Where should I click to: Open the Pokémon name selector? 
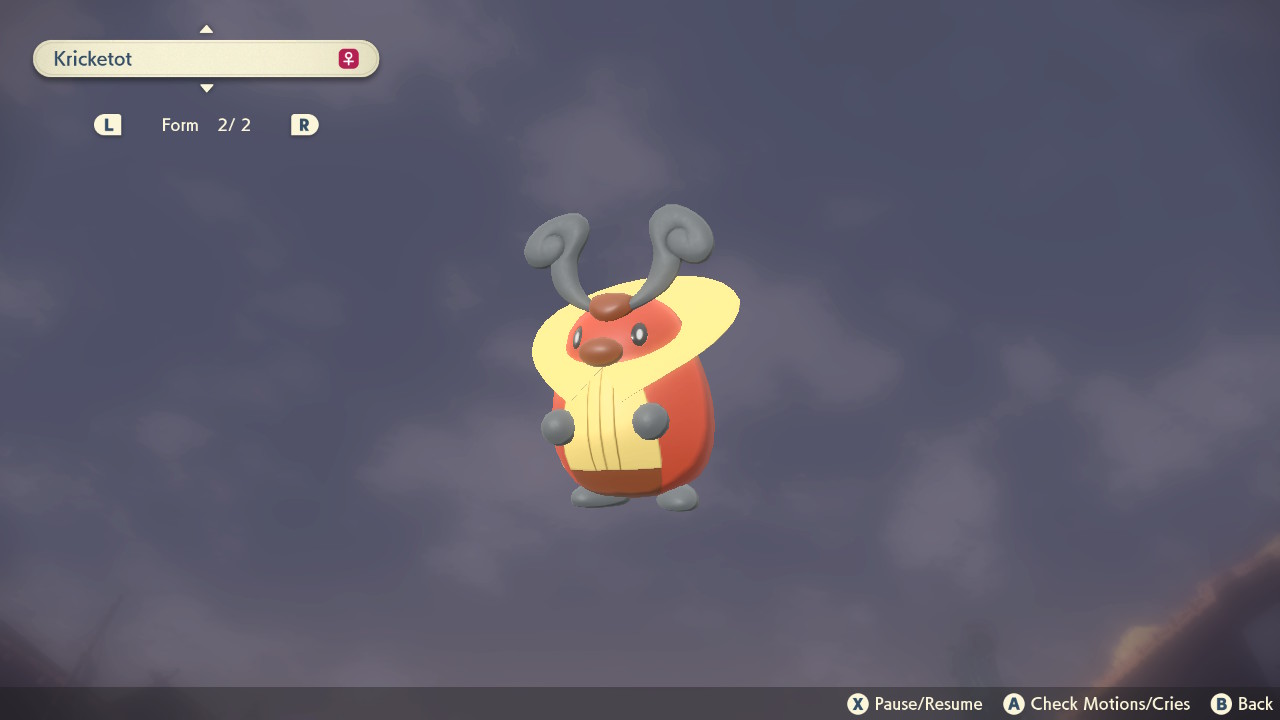(x=206, y=58)
